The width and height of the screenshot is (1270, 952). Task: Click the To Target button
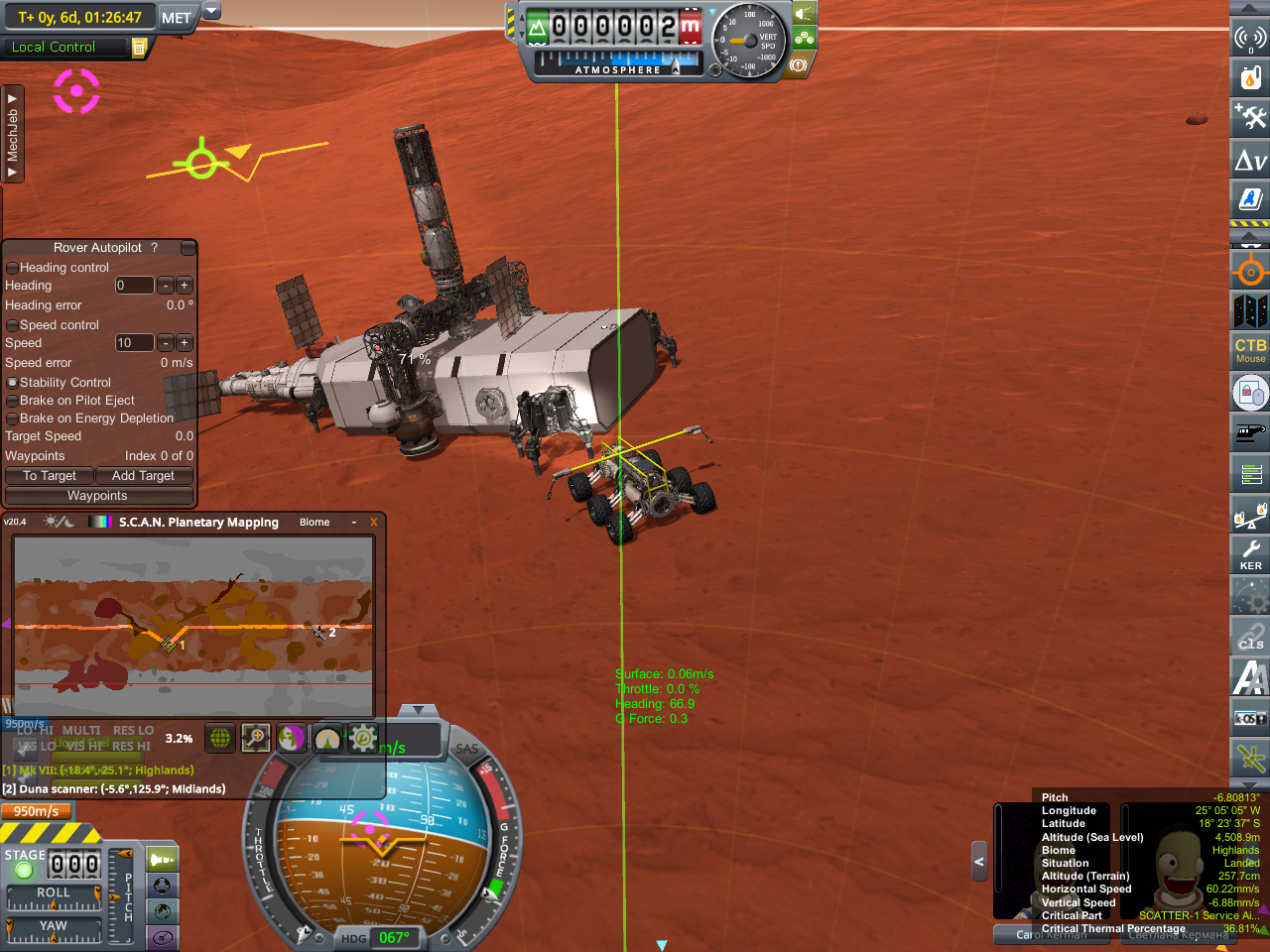pos(50,476)
